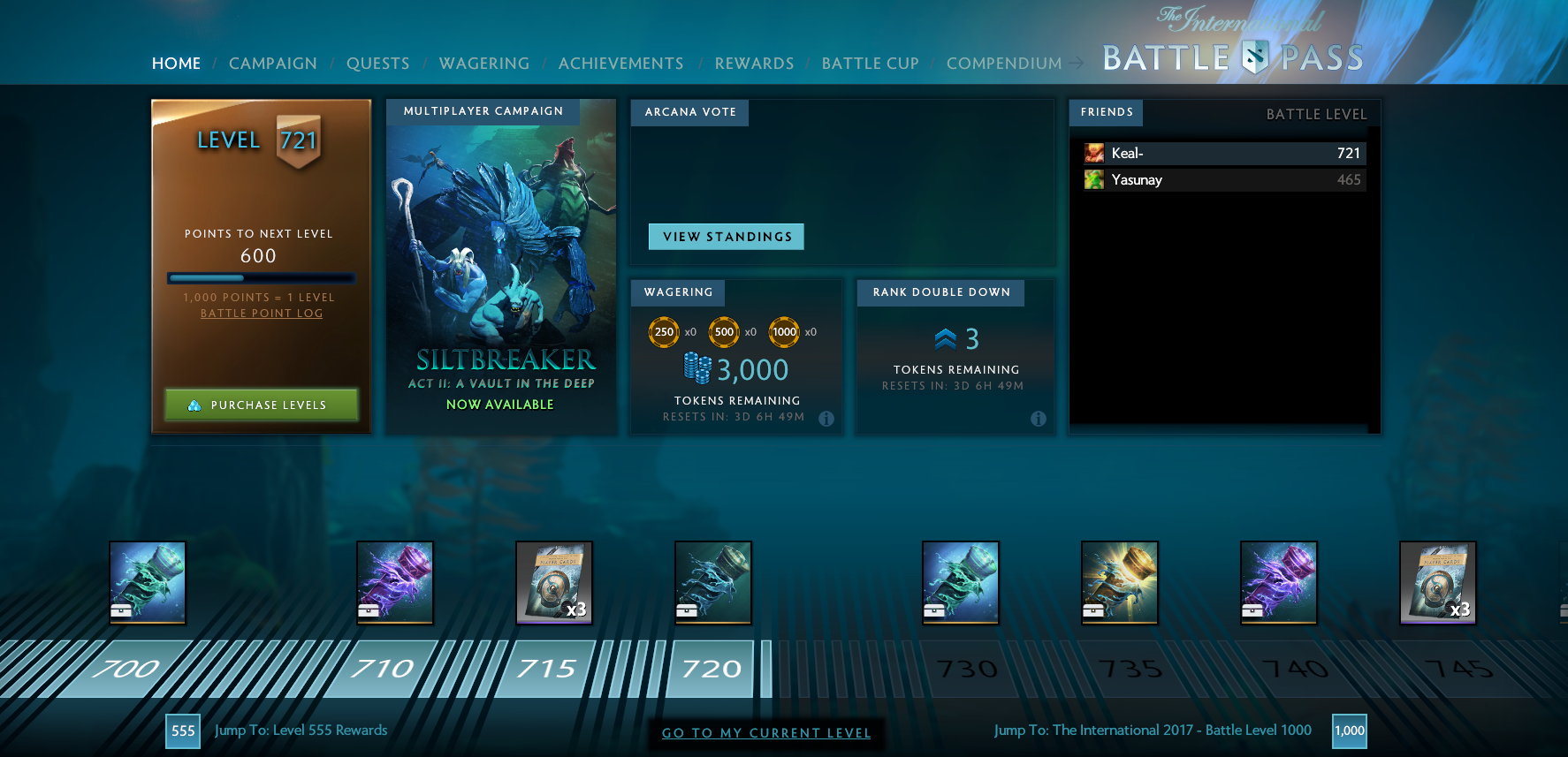Select the 250 wagering token icon
1568x757 pixels.
pos(664,332)
